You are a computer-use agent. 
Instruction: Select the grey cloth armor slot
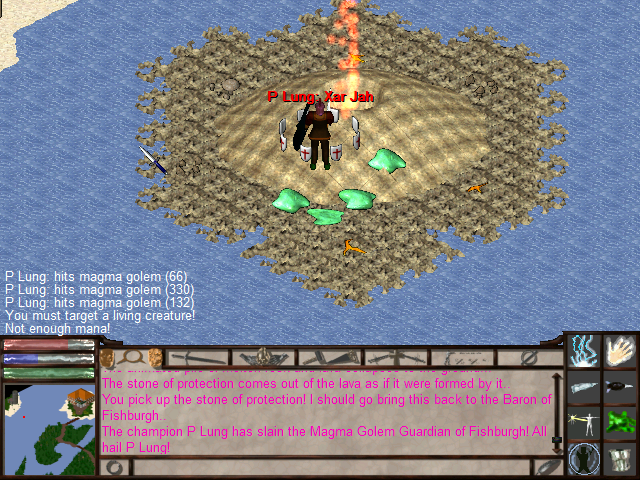tap(622, 458)
